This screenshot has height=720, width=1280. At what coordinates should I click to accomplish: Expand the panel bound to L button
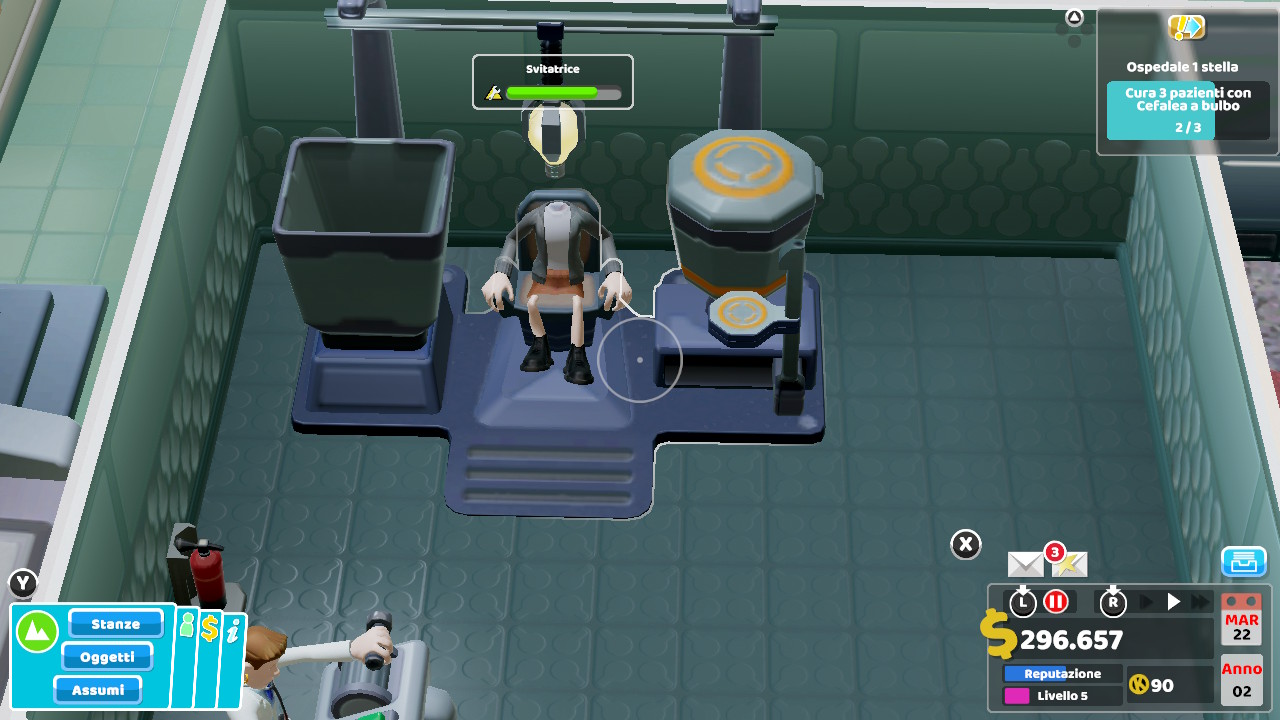(1022, 602)
